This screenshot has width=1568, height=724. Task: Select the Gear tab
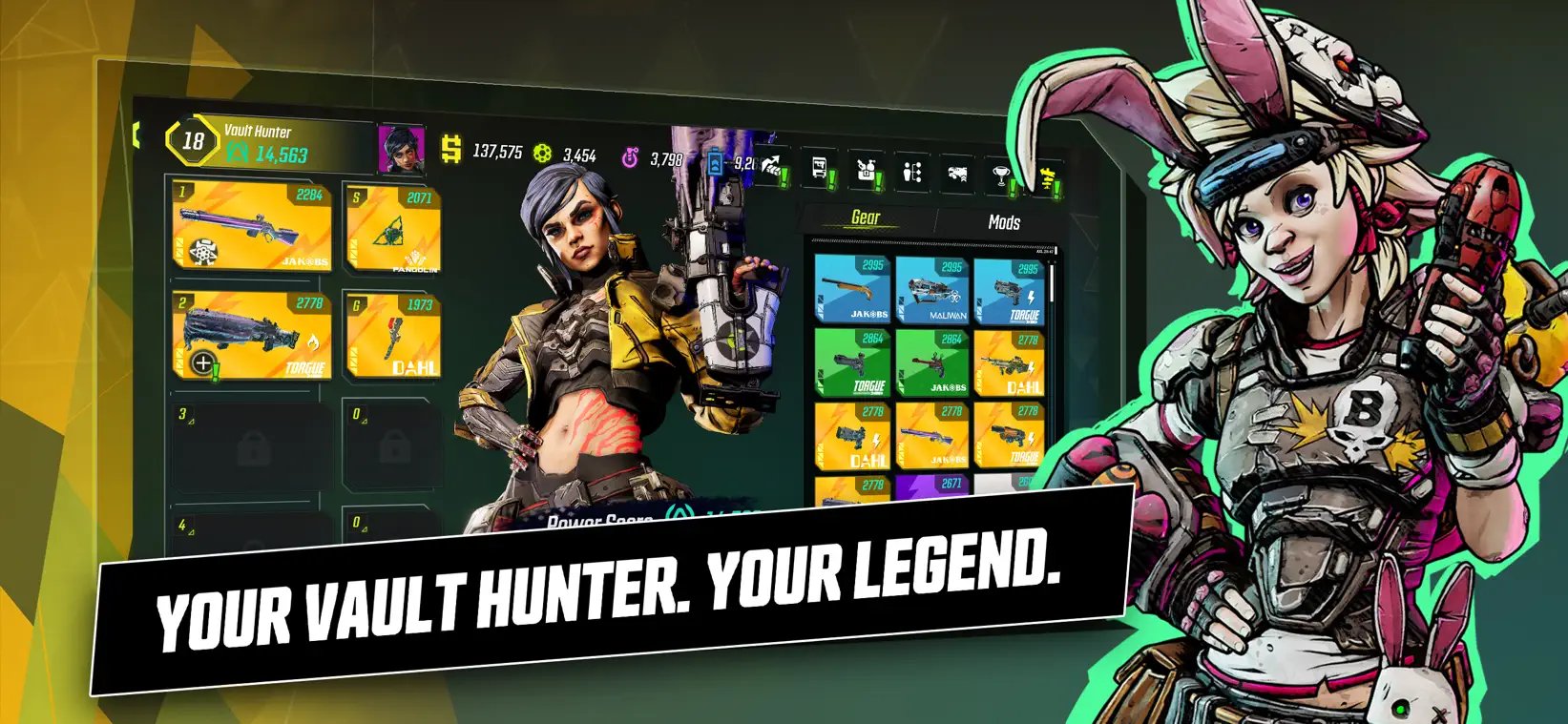[864, 217]
